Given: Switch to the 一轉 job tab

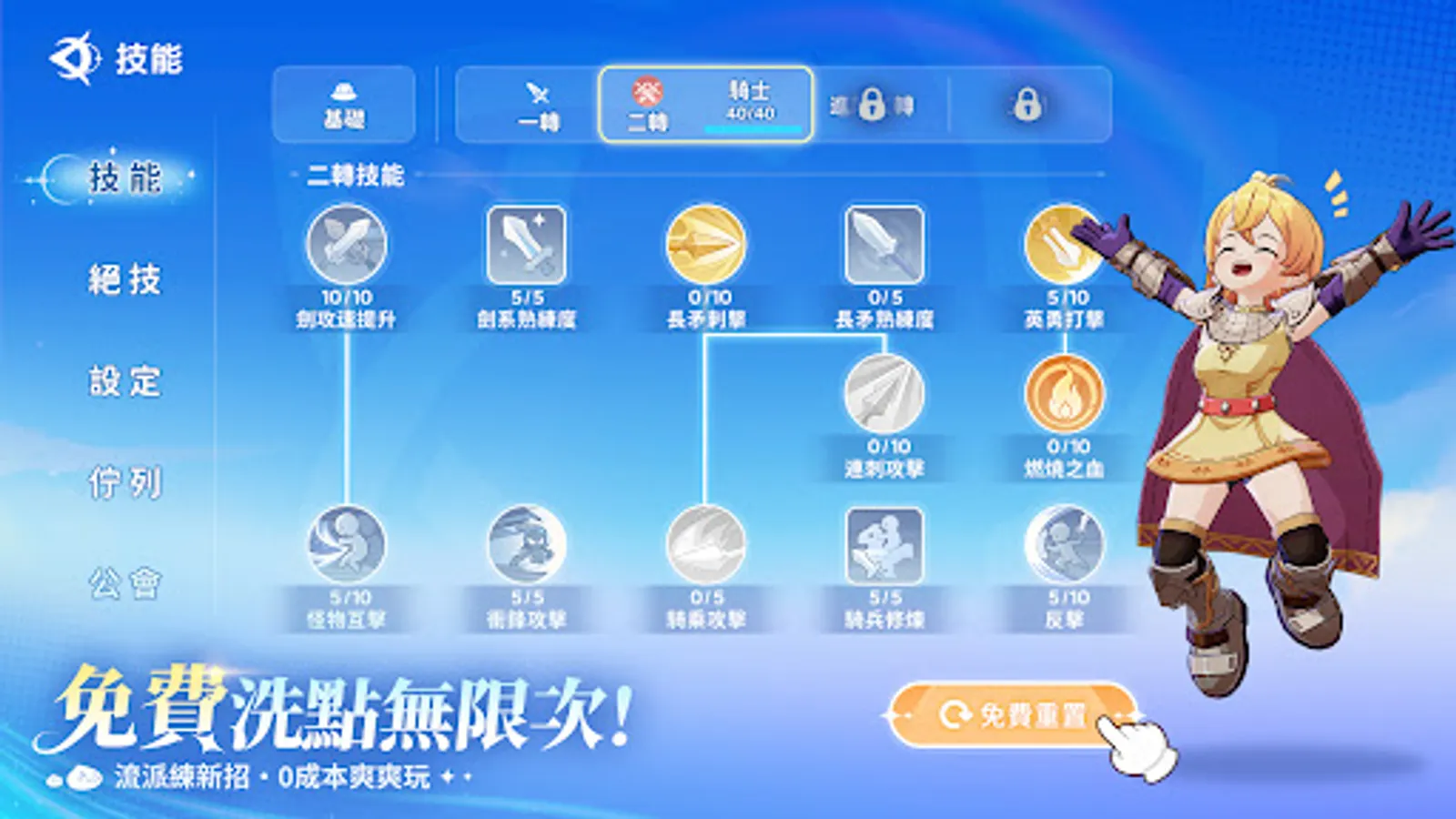Looking at the screenshot, I should click(535, 105).
